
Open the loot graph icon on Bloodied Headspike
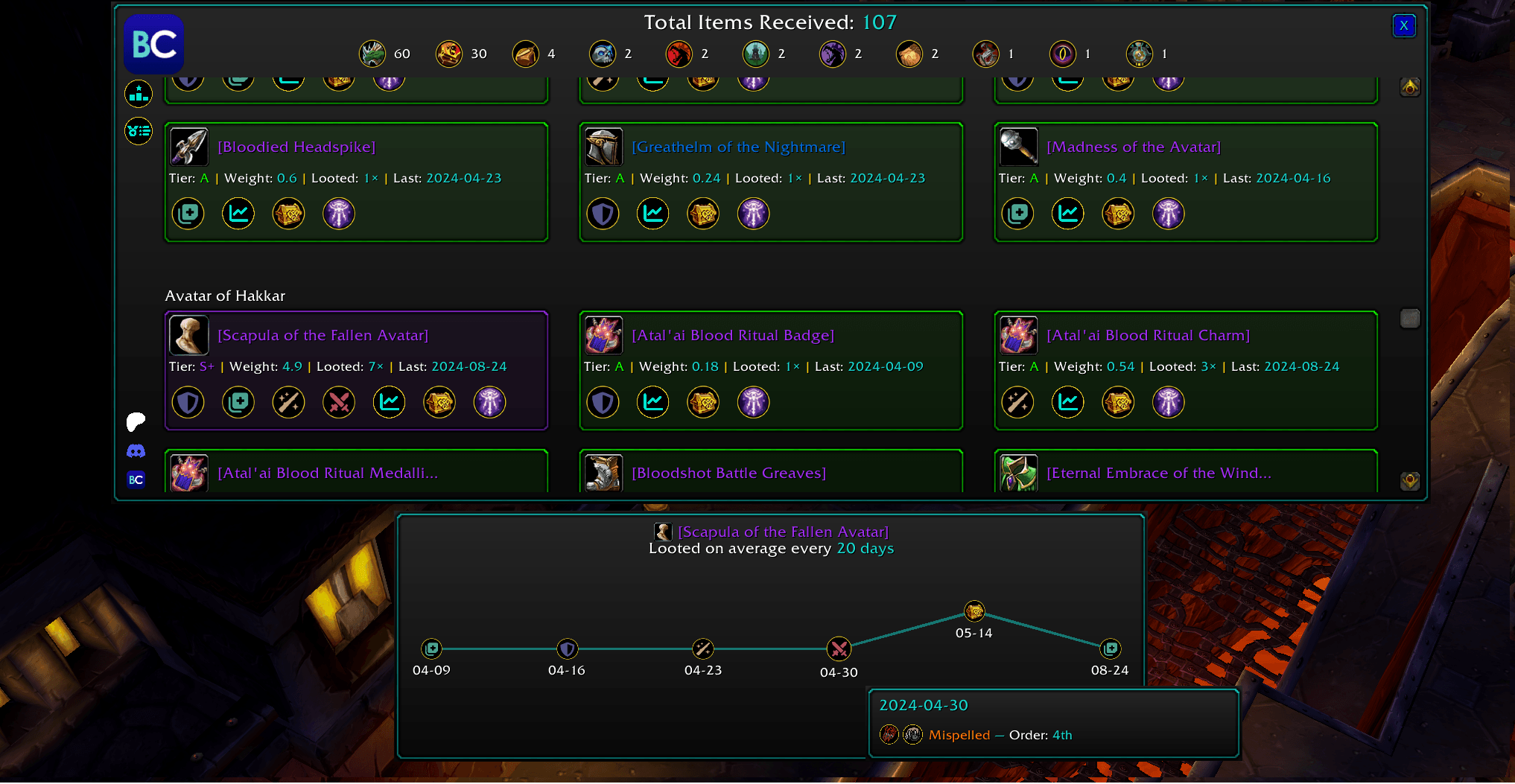point(238,214)
